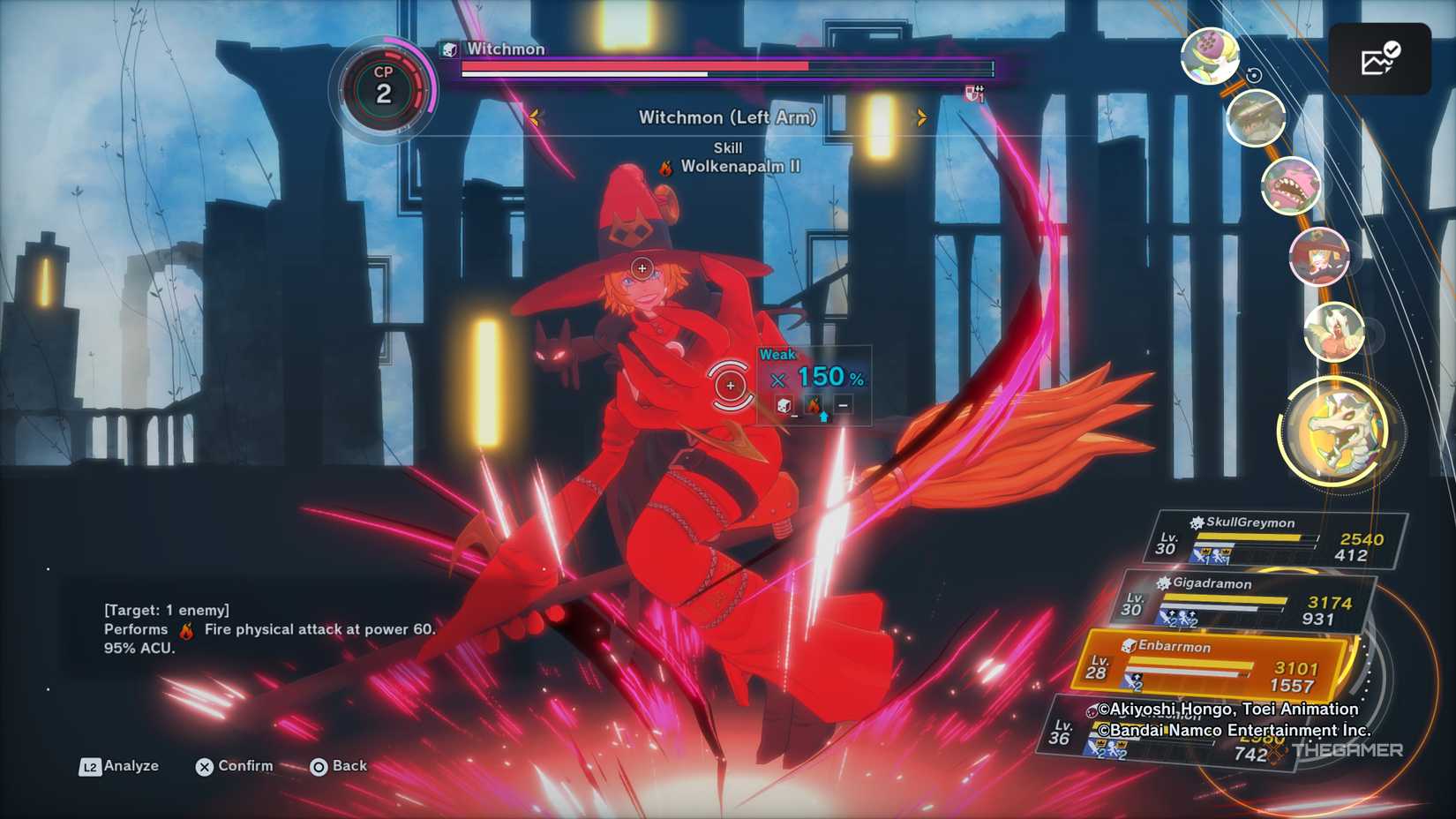Select the Witchmon portrait in the turn order column
The width and height of the screenshot is (1456, 819).
[x=1319, y=256]
